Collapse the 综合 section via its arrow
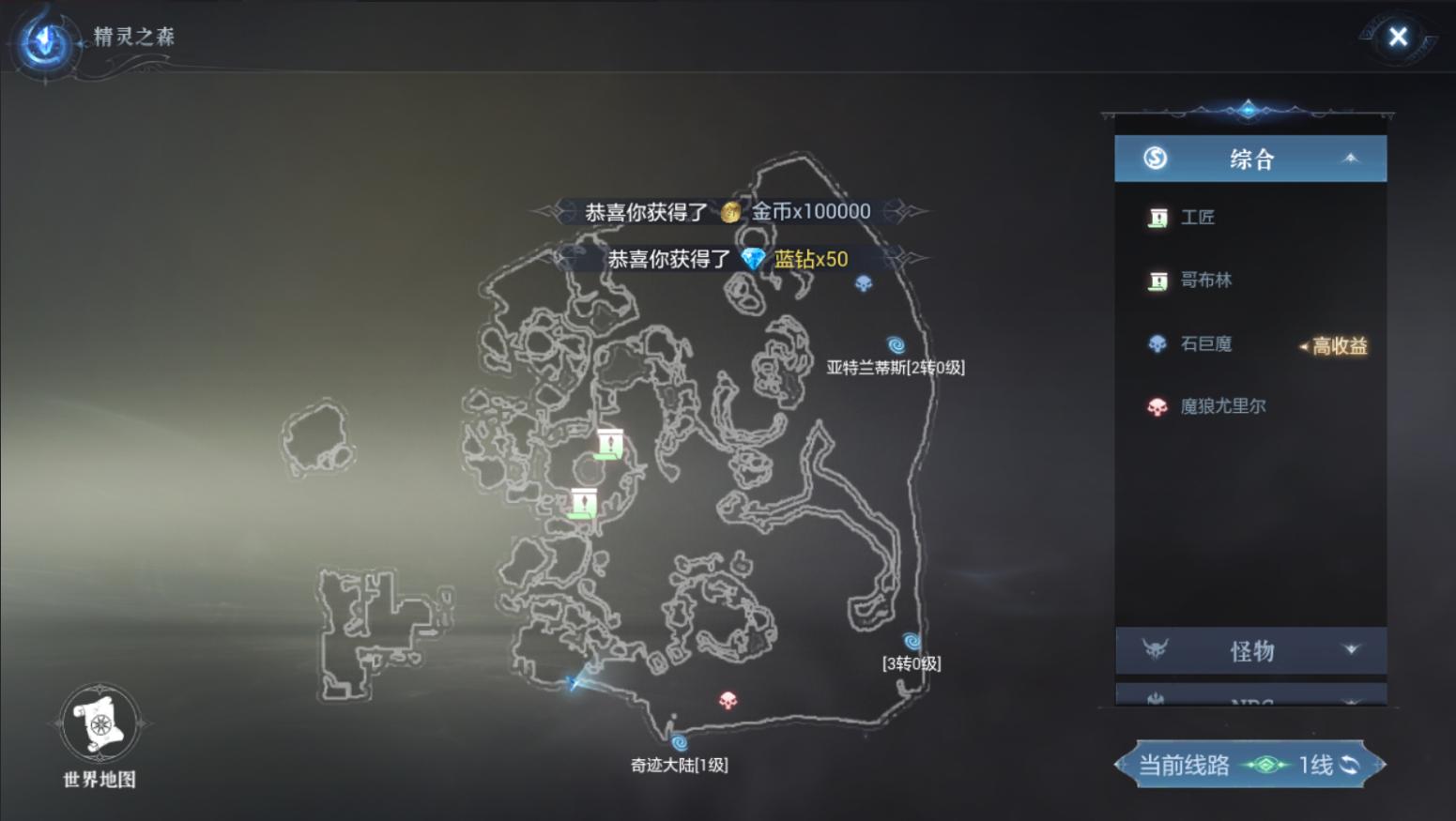Viewport: 1456px width, 821px height. pyautogui.click(x=1349, y=158)
